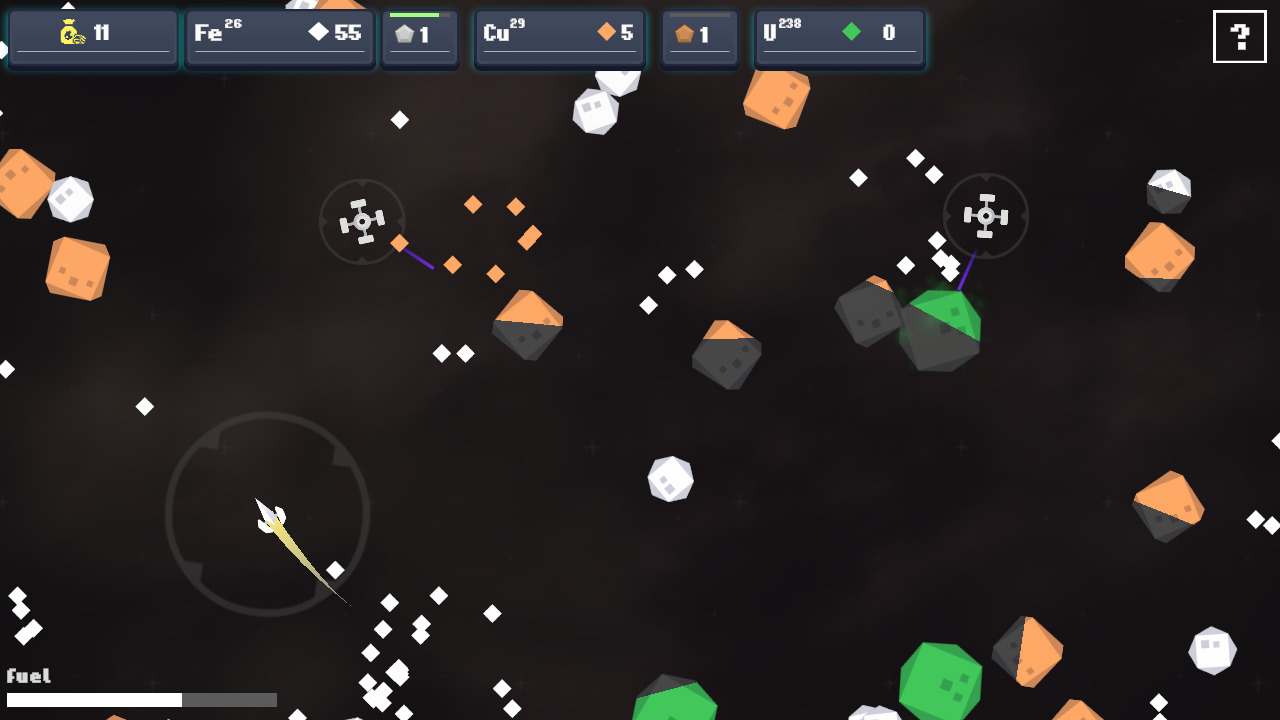This screenshot has height=720, width=1280.
Task: Click the orange pentagon resource slot
Action: pyautogui.click(x=699, y=37)
